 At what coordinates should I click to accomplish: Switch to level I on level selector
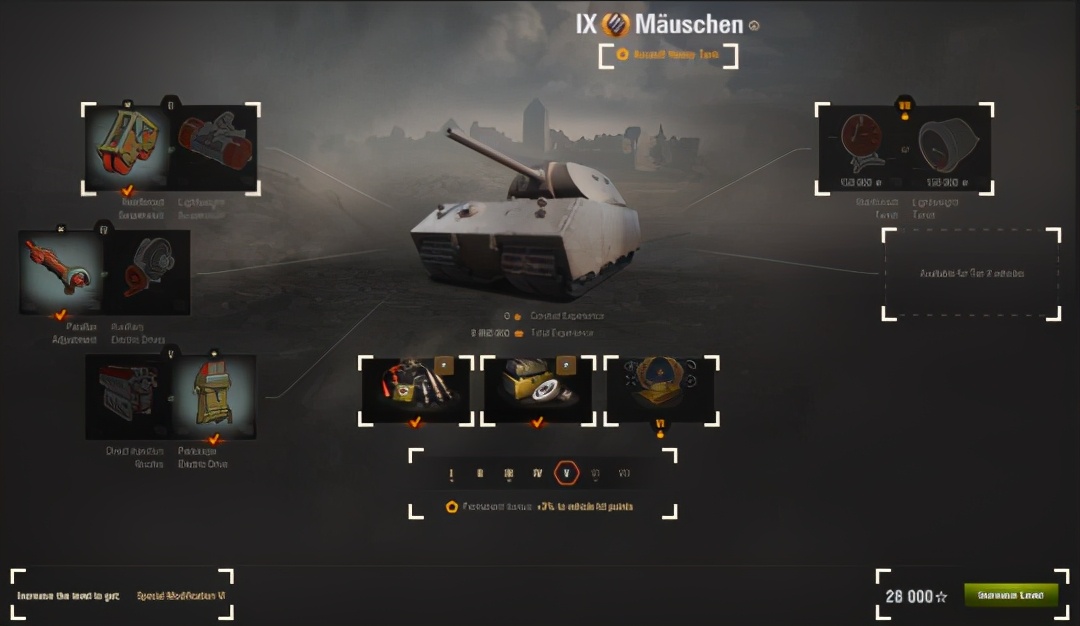point(452,474)
